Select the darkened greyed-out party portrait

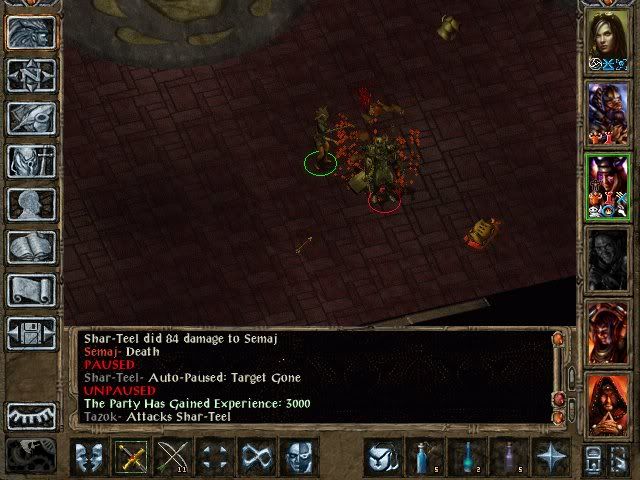pos(608,260)
